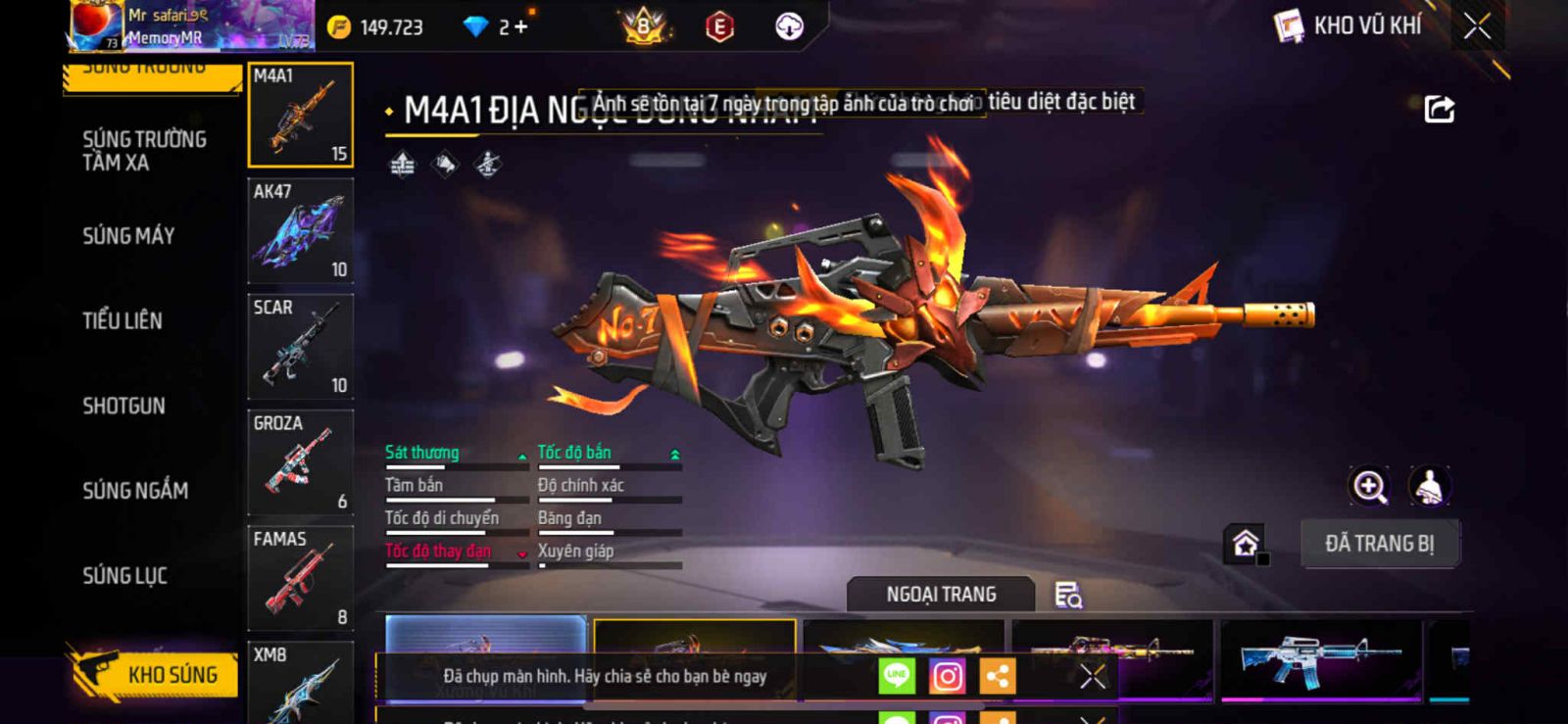Choose the SCAR weapon tile
This screenshot has width=1568, height=724.
(300, 347)
